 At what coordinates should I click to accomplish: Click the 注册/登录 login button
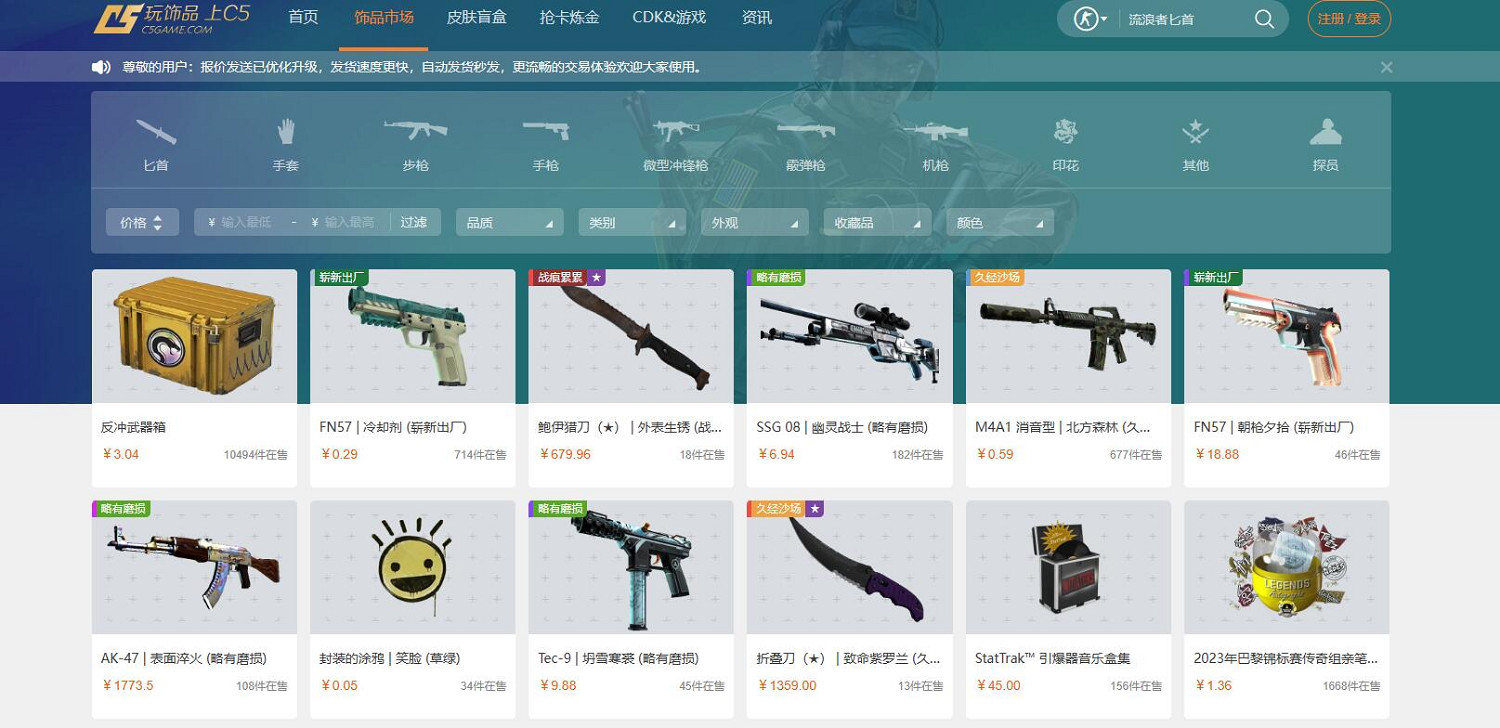(1348, 18)
